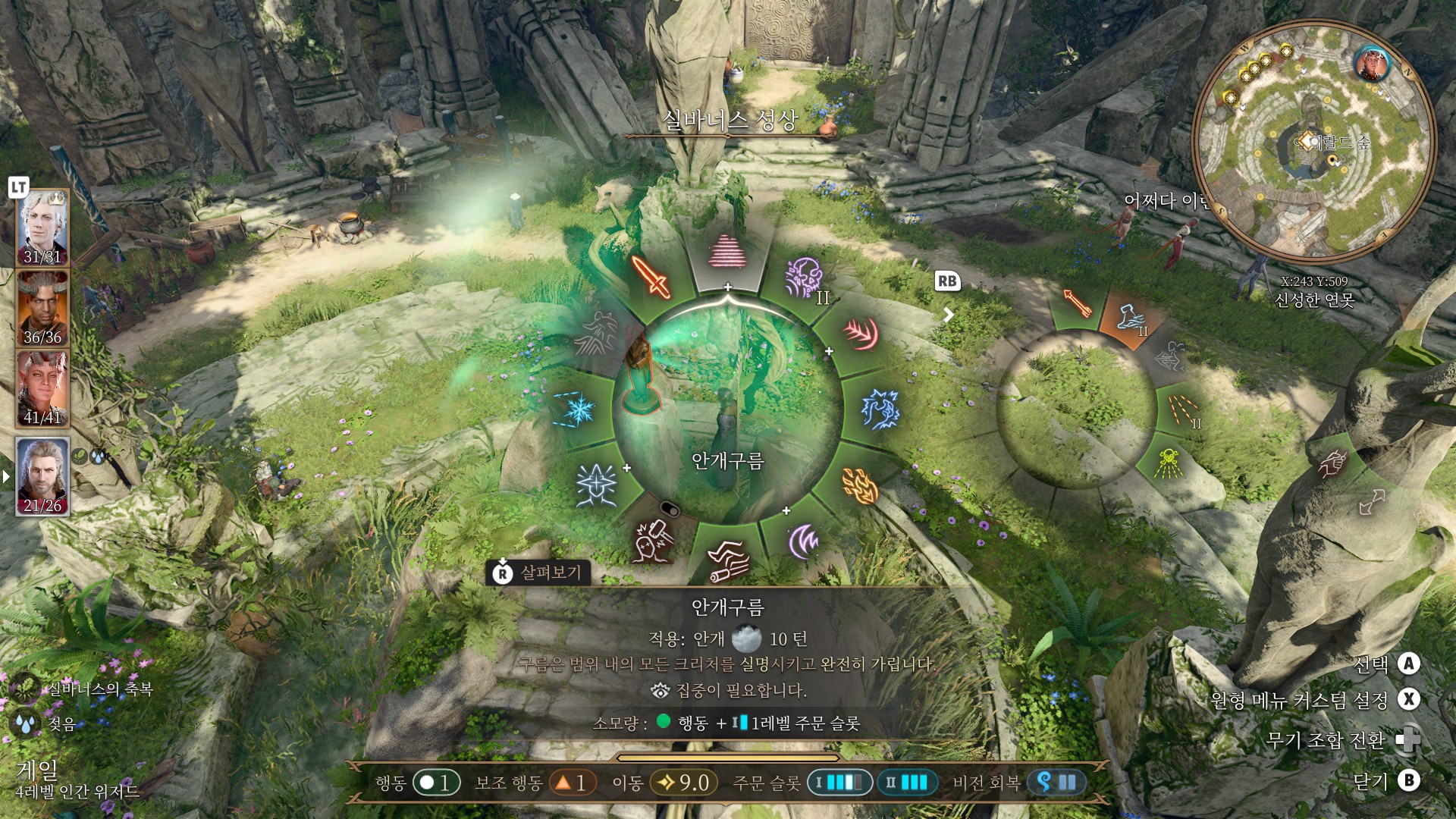Select the Fog Cloud spell at top of wheel
Screen dimensions: 1456x819
727,252
